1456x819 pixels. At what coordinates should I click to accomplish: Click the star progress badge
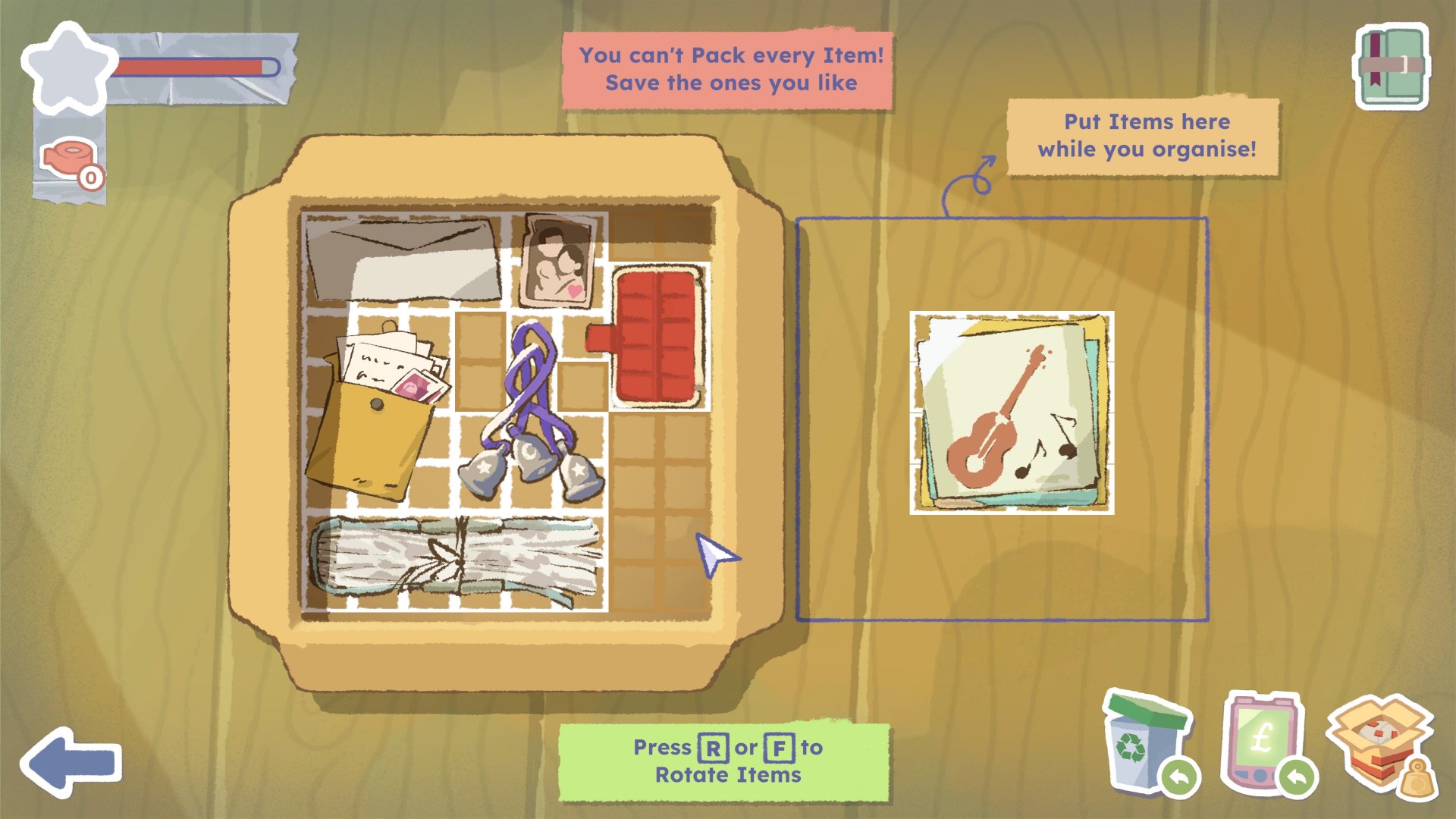[x=68, y=68]
